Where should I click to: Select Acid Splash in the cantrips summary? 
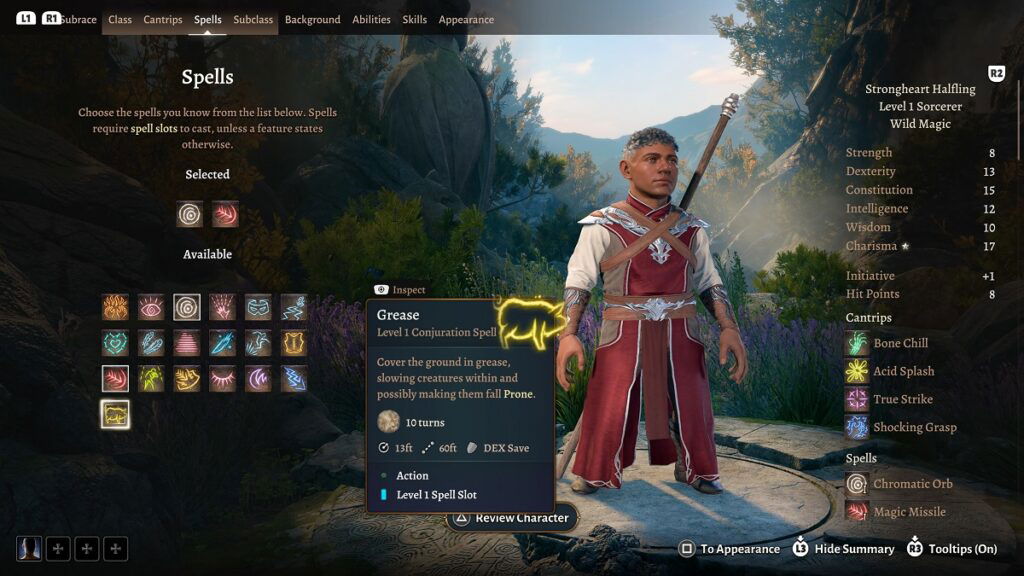click(903, 371)
